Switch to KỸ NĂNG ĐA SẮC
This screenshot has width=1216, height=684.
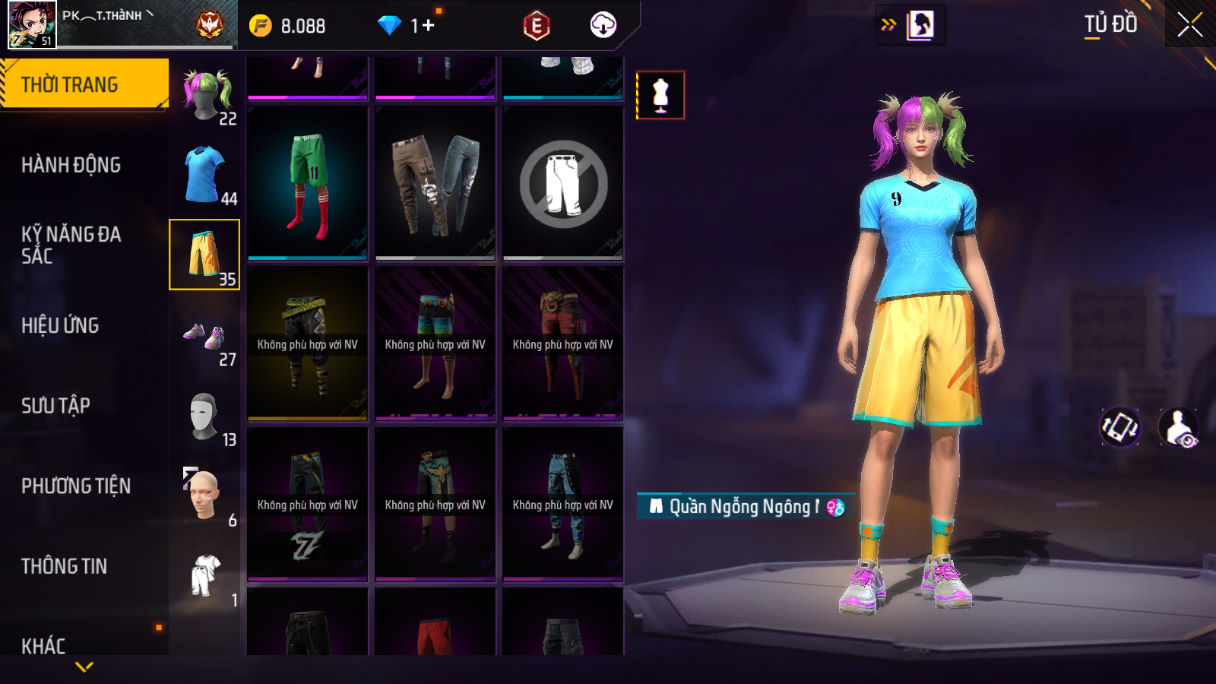pos(71,245)
